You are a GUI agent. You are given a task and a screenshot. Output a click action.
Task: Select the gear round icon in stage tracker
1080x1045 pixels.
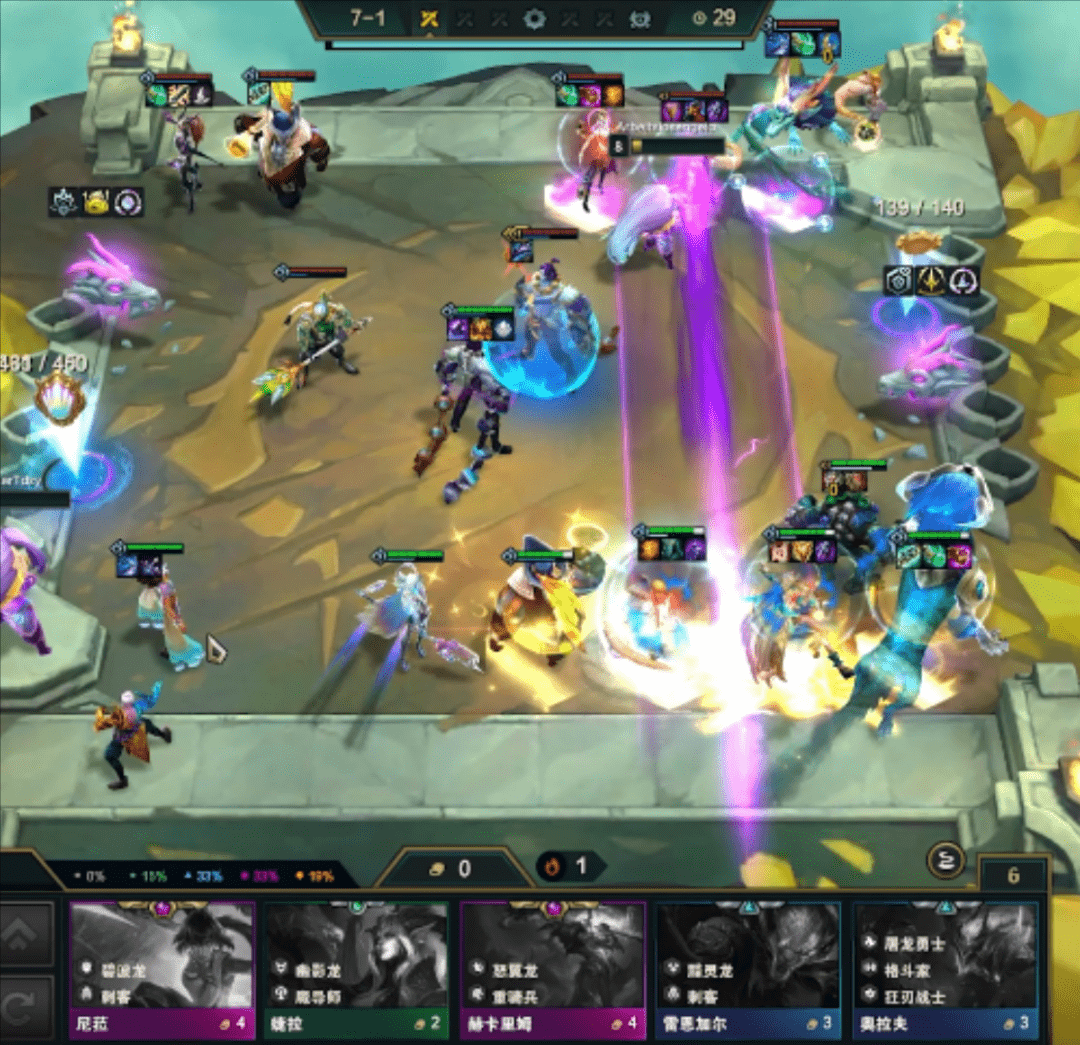[x=535, y=19]
